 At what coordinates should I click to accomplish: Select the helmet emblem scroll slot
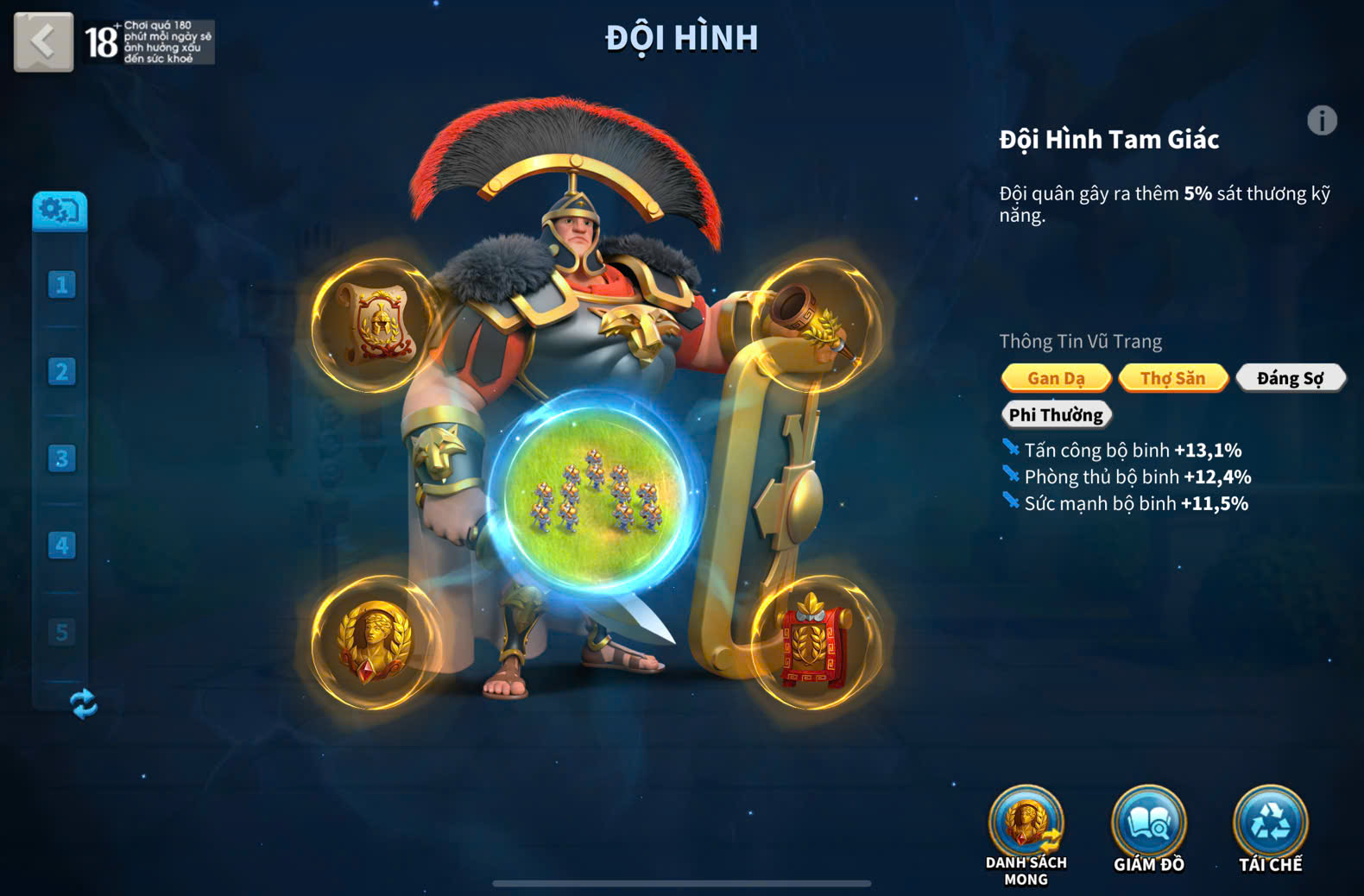pyautogui.click(x=376, y=325)
